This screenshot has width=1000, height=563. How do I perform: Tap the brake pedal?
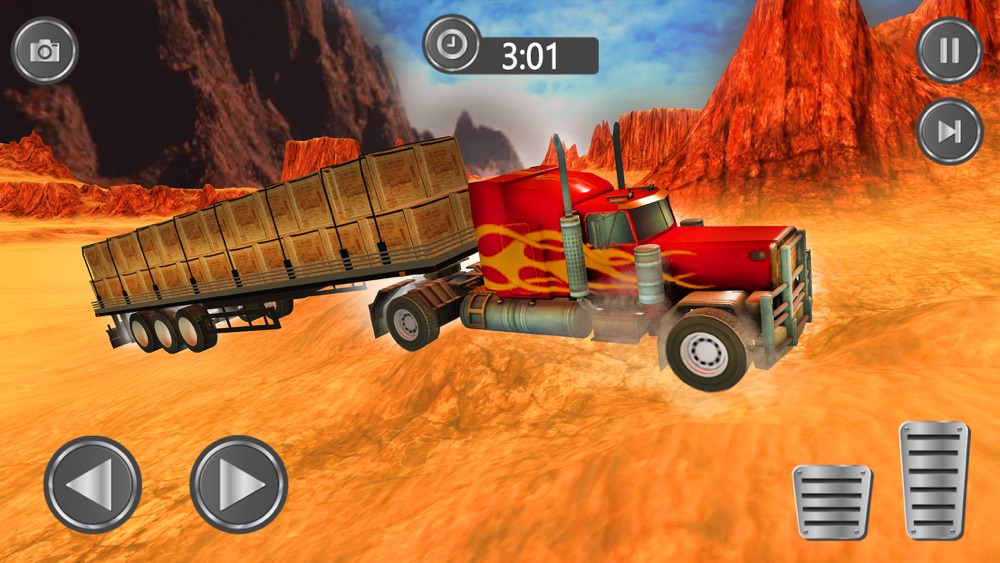coord(832,502)
